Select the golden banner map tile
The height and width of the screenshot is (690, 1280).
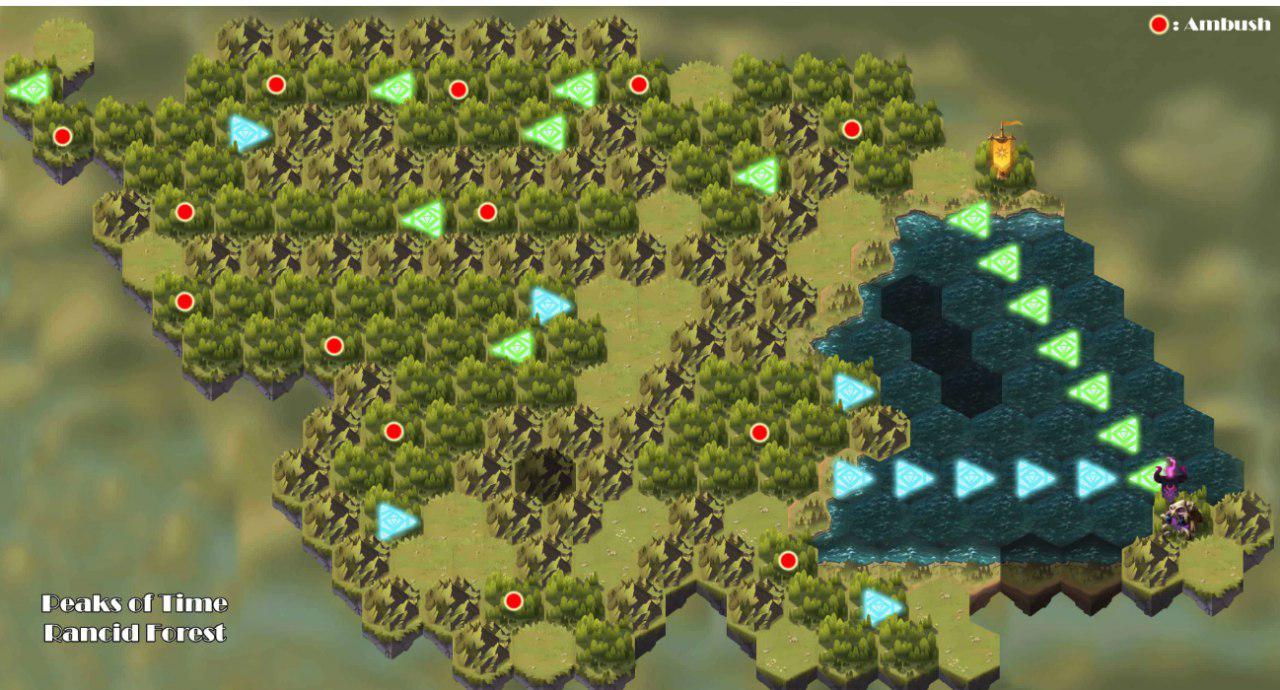pyautogui.click(x=1004, y=153)
